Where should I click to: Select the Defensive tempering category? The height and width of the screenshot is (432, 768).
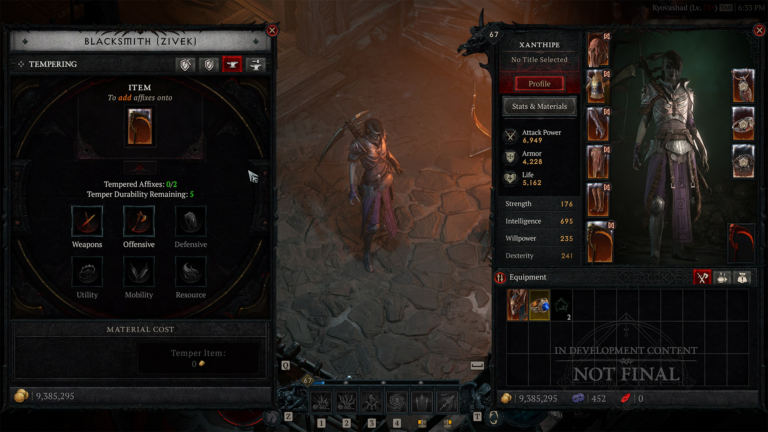pos(191,221)
